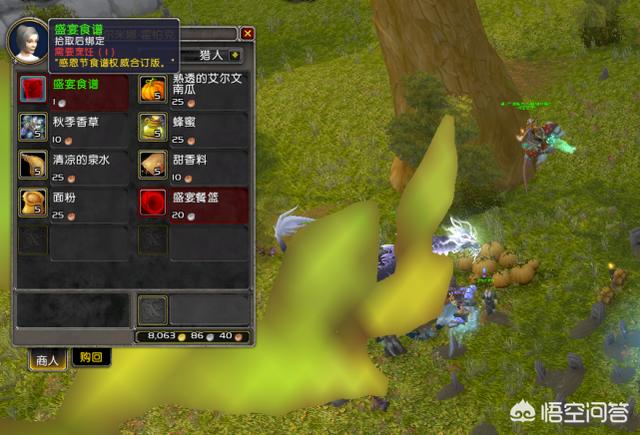Buy the 面粉 flour item

pyautogui.click(x=34, y=202)
